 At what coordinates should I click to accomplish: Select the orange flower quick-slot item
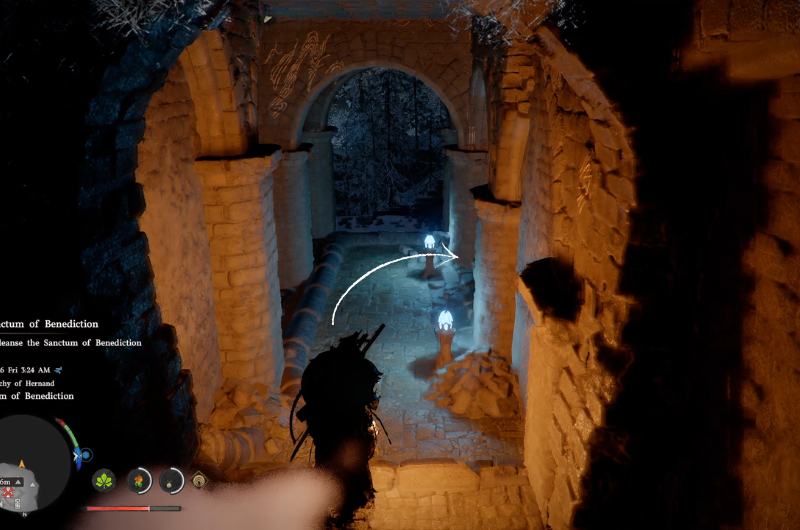pos(138,481)
